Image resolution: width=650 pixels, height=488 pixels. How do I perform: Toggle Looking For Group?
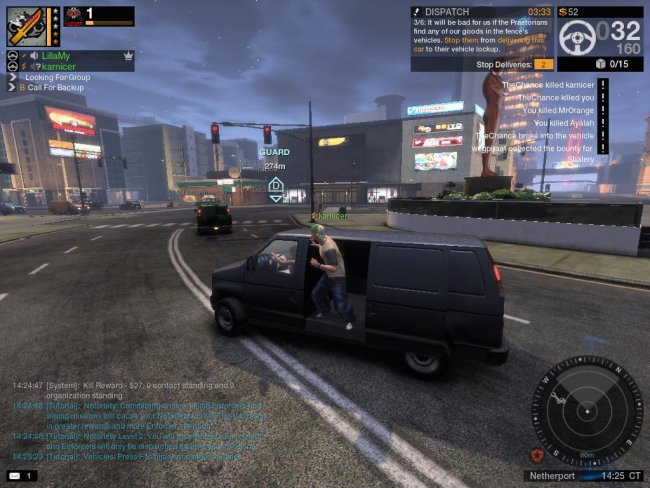(57, 77)
